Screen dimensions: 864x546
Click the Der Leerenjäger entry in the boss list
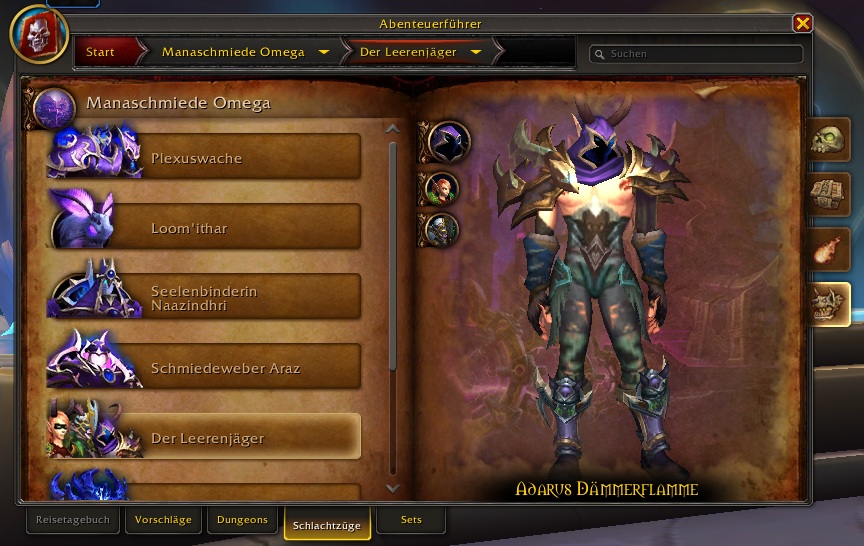tap(205, 438)
